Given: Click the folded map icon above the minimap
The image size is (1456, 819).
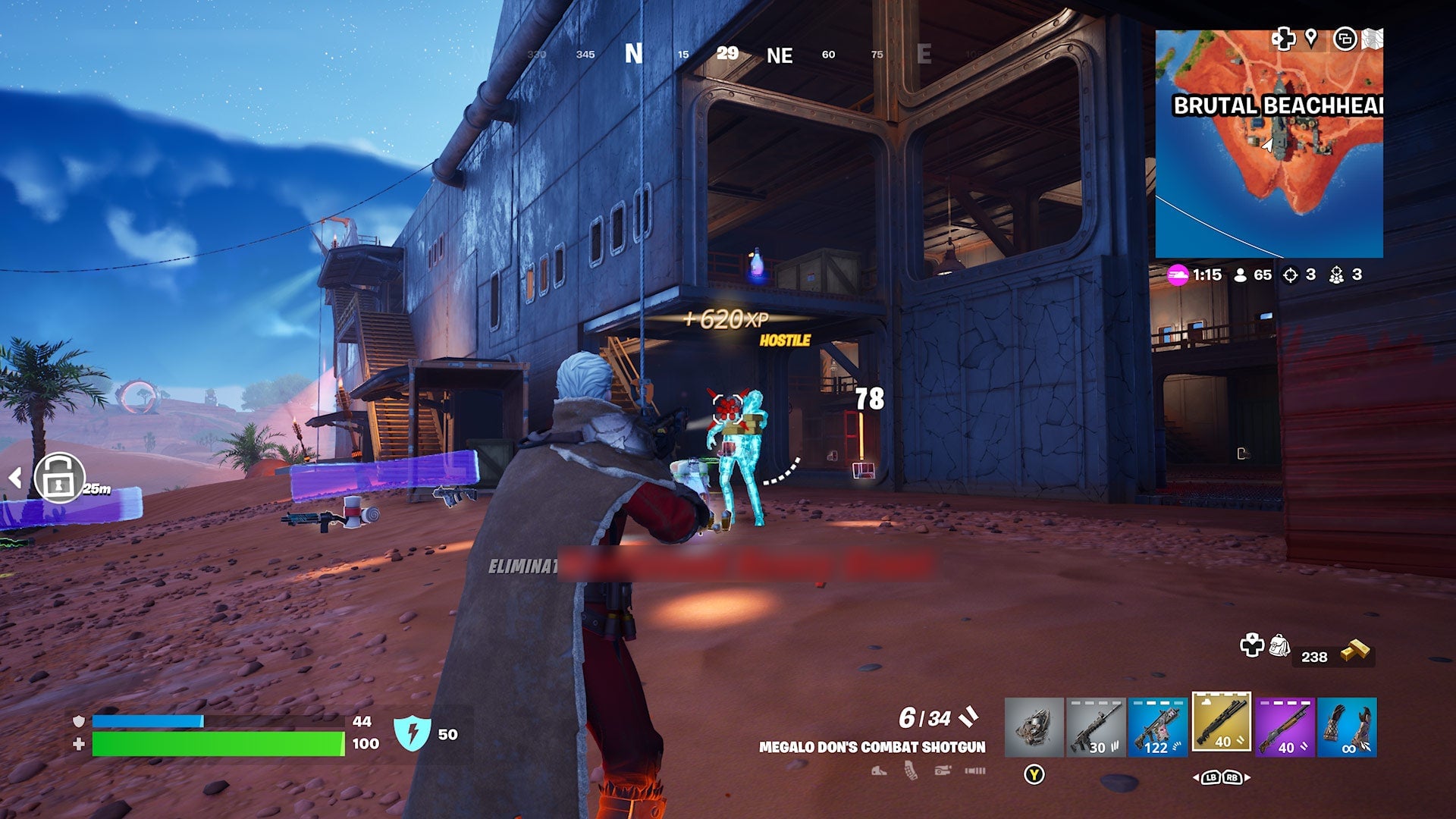Looking at the screenshot, I should tap(1373, 39).
